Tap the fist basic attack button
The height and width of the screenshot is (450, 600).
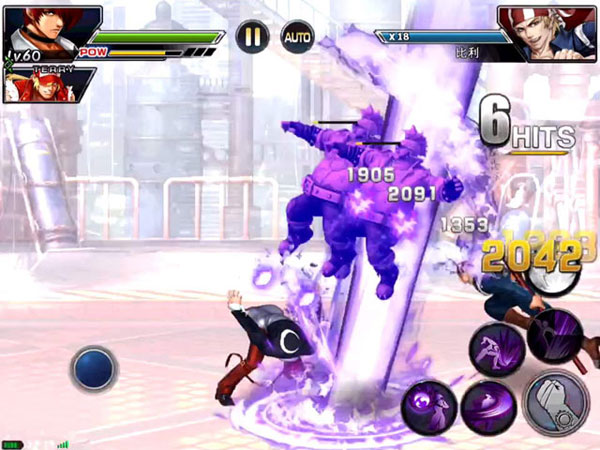557,402
